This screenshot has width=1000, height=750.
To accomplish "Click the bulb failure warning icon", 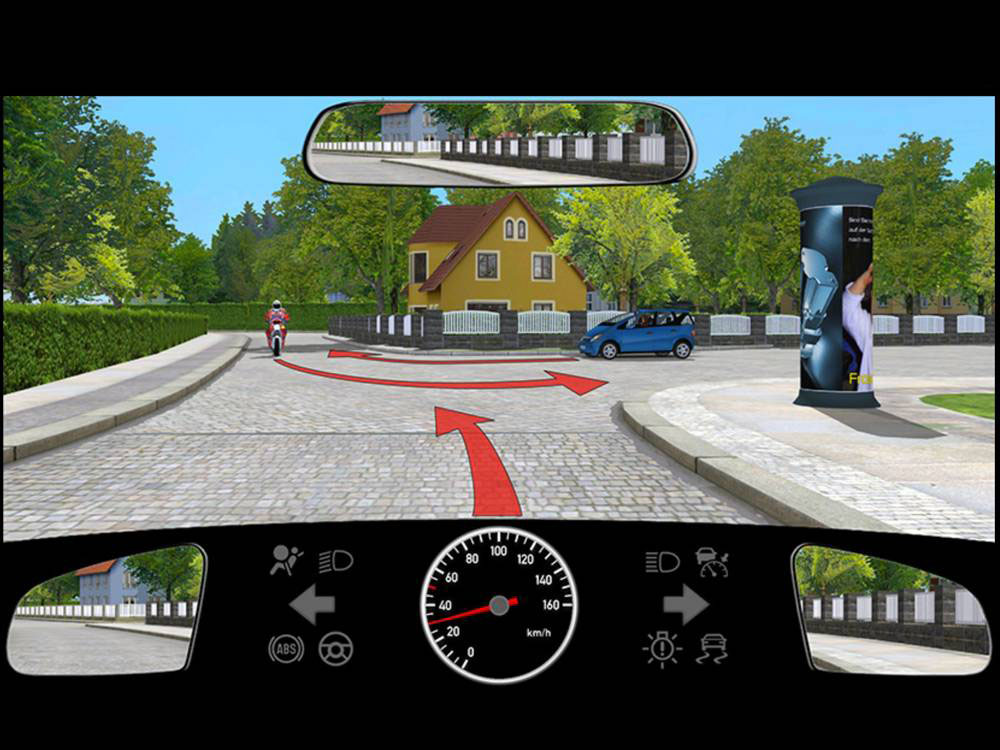I will [x=662, y=649].
